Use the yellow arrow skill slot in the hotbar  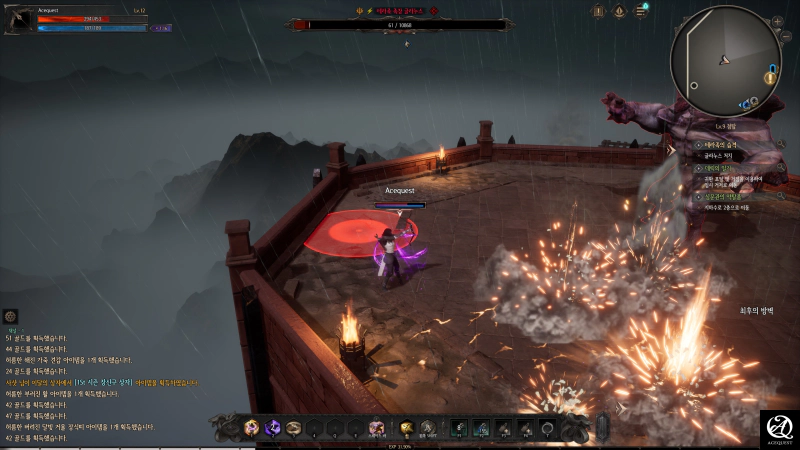(x=408, y=428)
